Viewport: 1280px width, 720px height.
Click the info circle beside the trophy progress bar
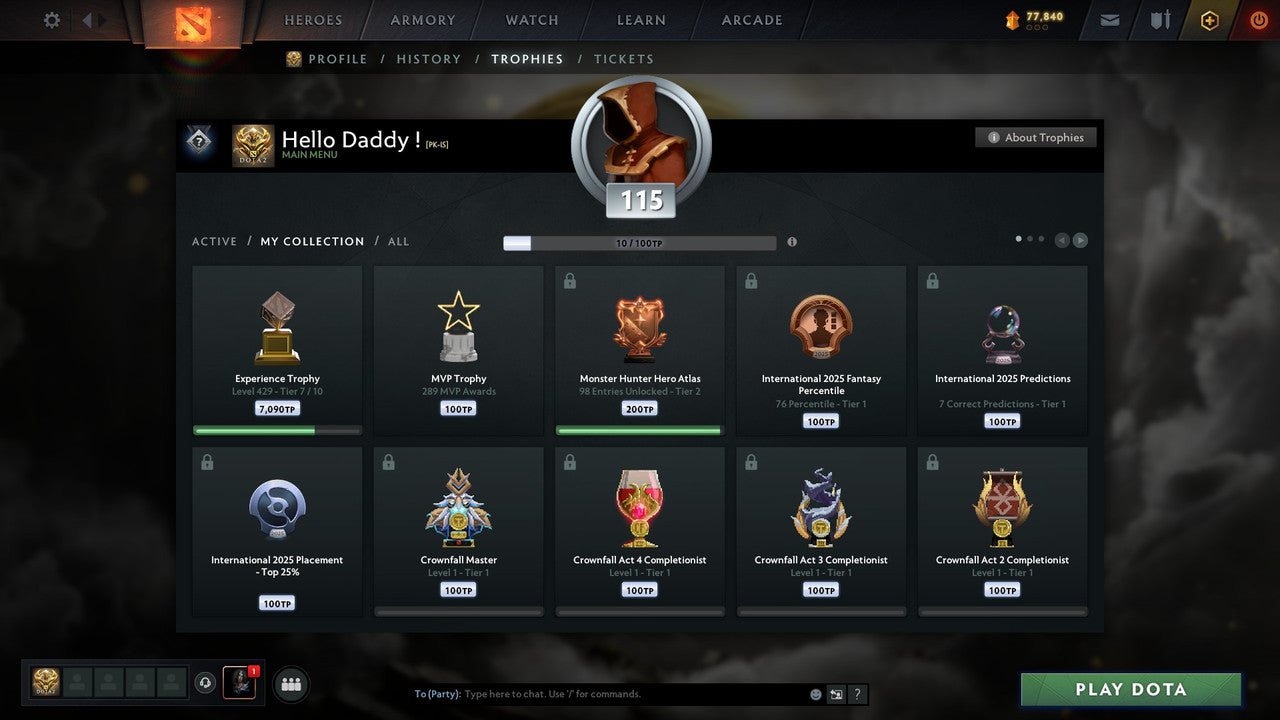(x=792, y=241)
